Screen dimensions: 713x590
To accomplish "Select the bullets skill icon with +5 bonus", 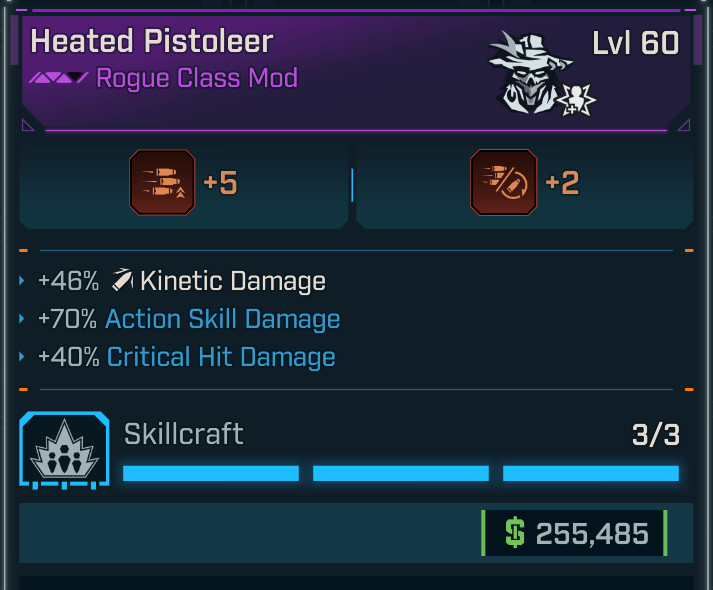I will pos(162,182).
